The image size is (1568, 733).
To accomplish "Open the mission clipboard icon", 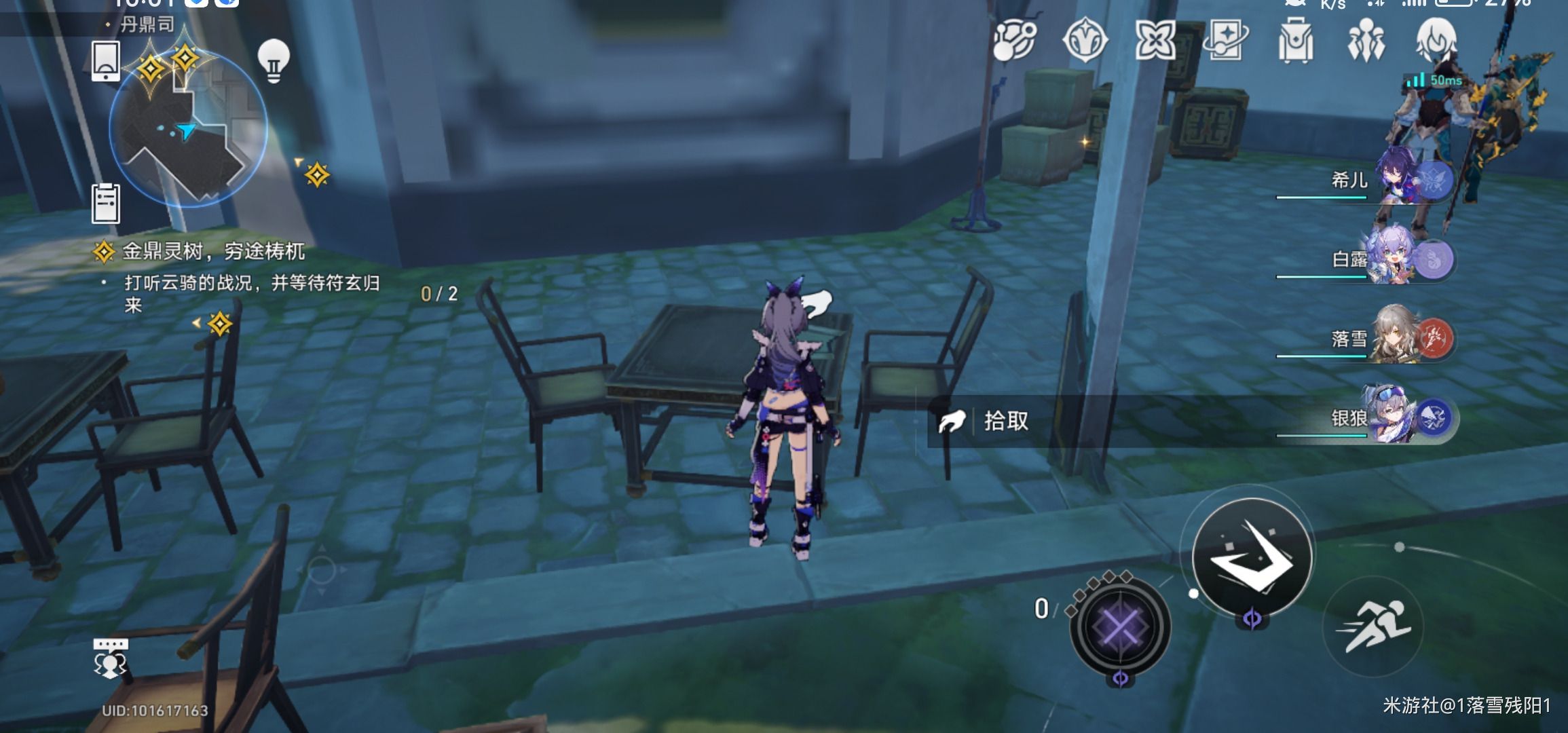I will click(106, 202).
